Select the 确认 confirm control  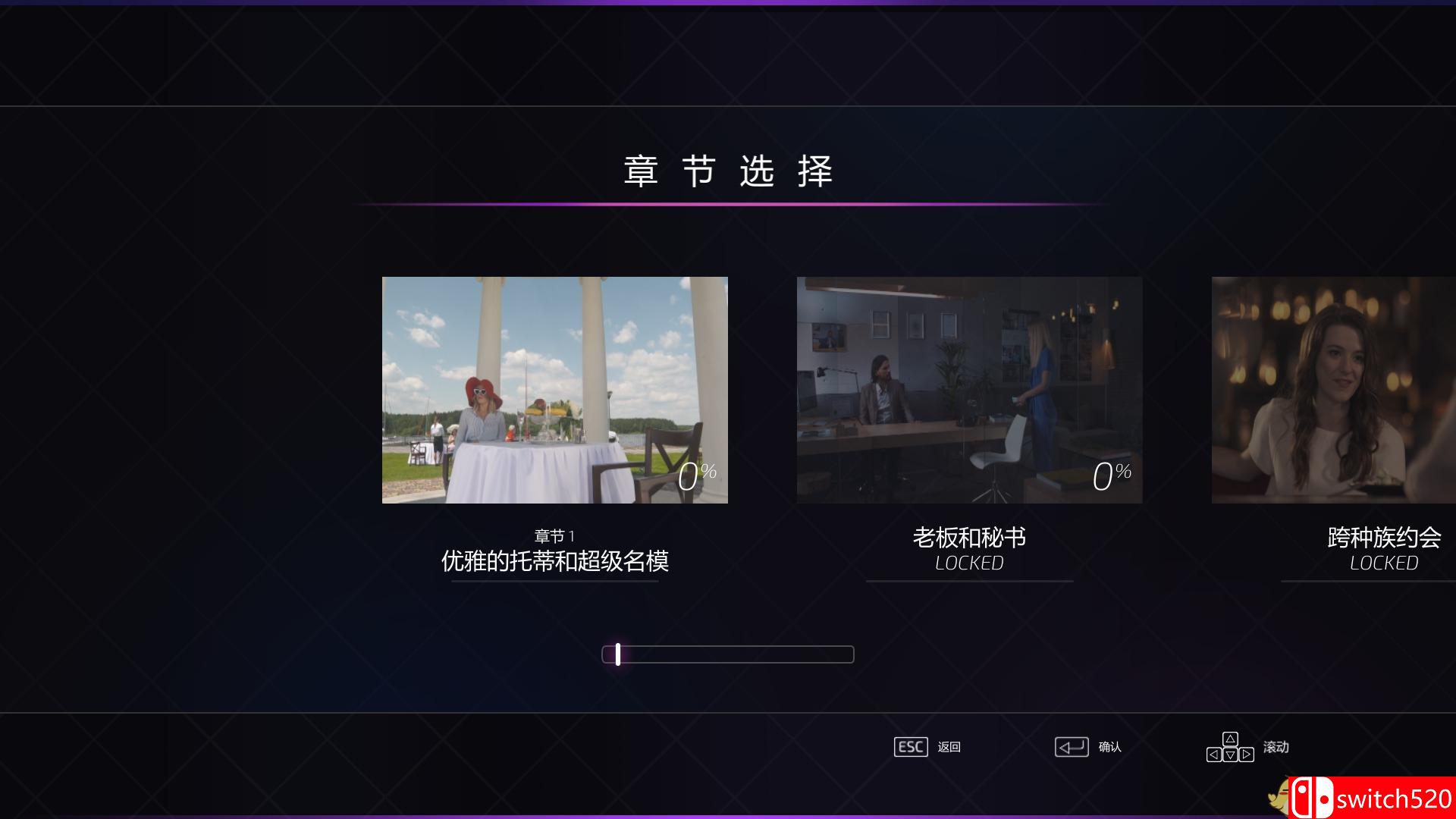pyautogui.click(x=1109, y=747)
